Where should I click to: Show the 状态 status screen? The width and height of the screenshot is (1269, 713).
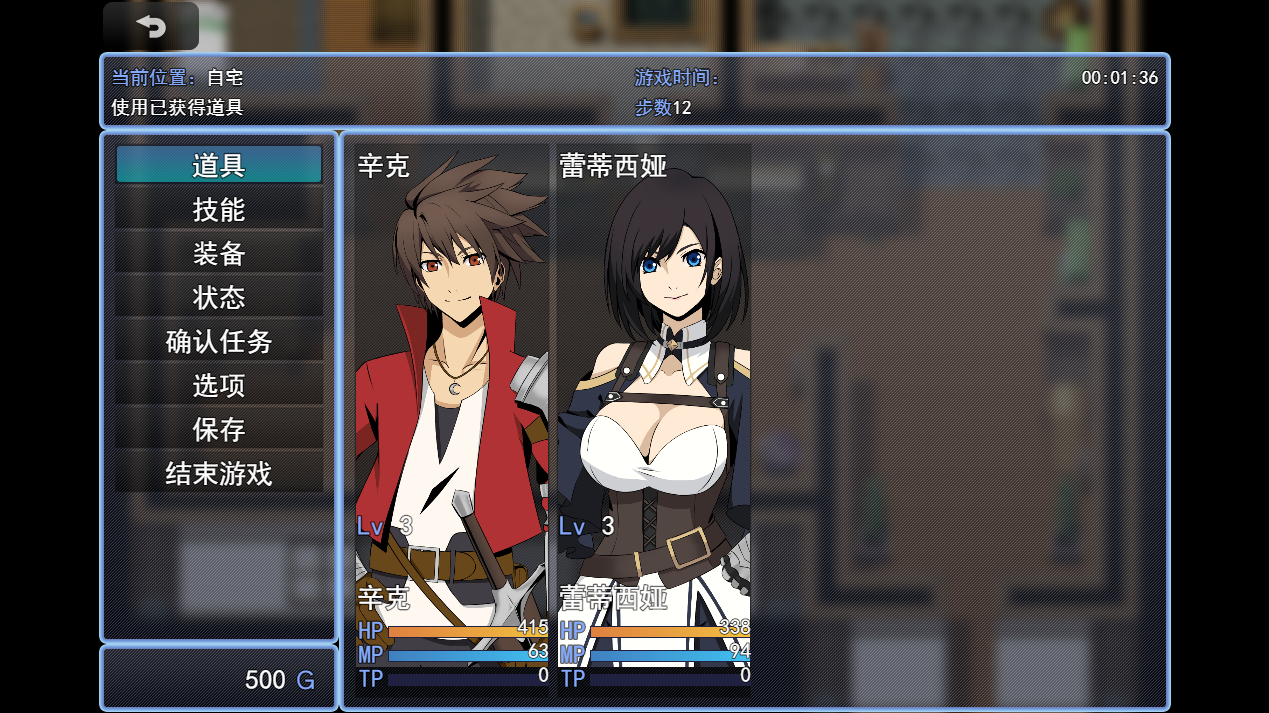[x=219, y=297]
